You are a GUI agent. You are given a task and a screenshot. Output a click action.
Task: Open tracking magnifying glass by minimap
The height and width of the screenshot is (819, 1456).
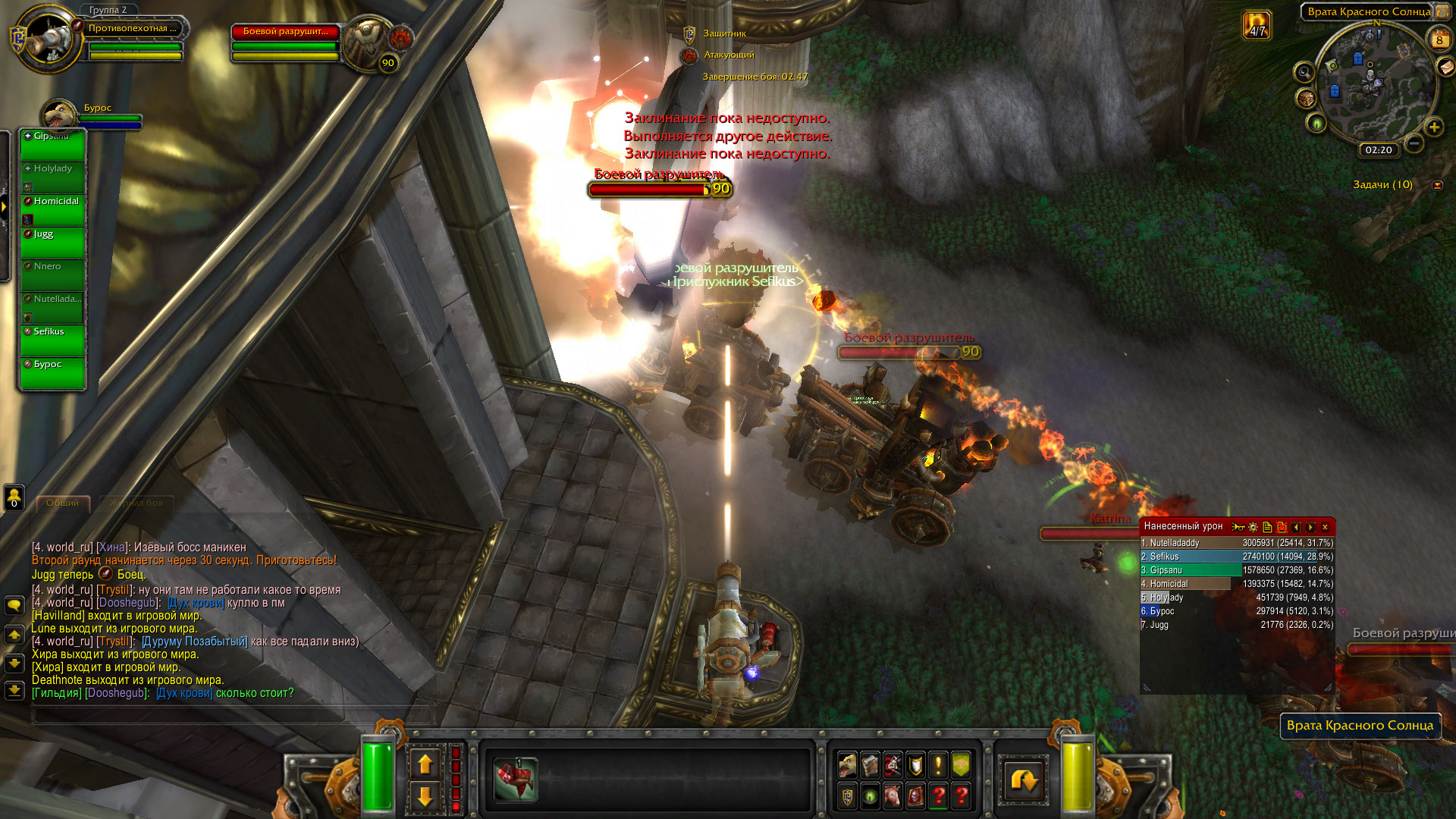tap(1304, 73)
